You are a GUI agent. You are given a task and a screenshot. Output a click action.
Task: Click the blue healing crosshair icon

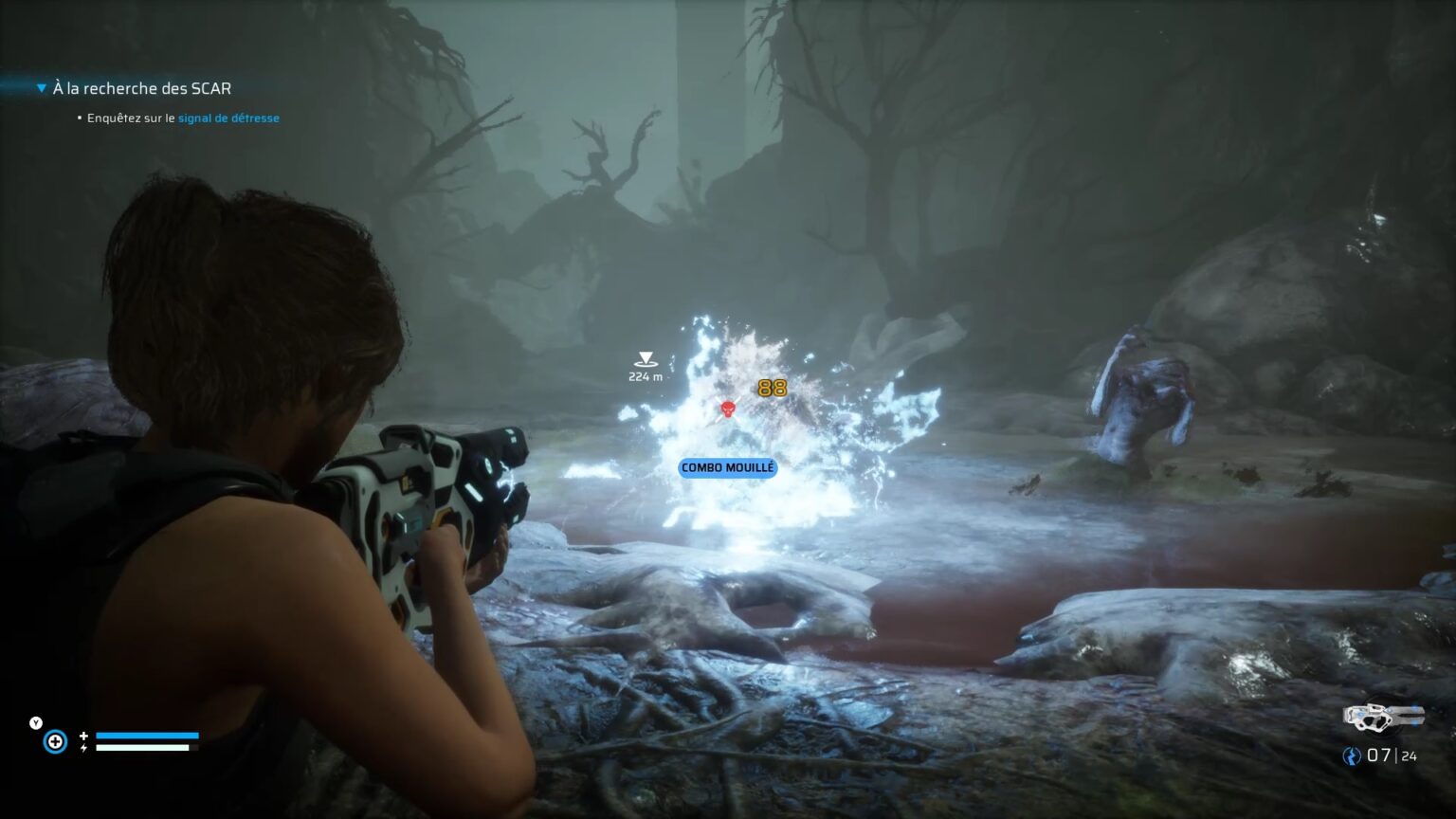55,741
